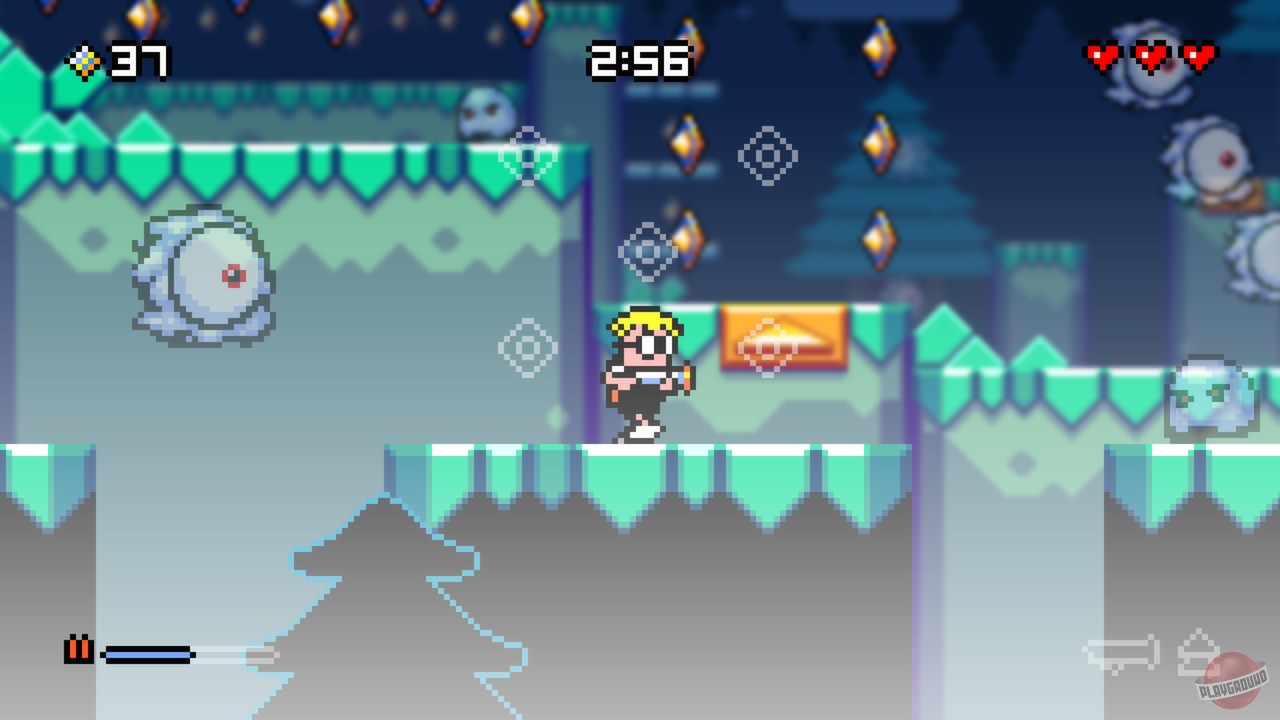Toggle the ghost marker above the arrow sign
The image size is (1280, 720).
pyautogui.click(x=768, y=156)
